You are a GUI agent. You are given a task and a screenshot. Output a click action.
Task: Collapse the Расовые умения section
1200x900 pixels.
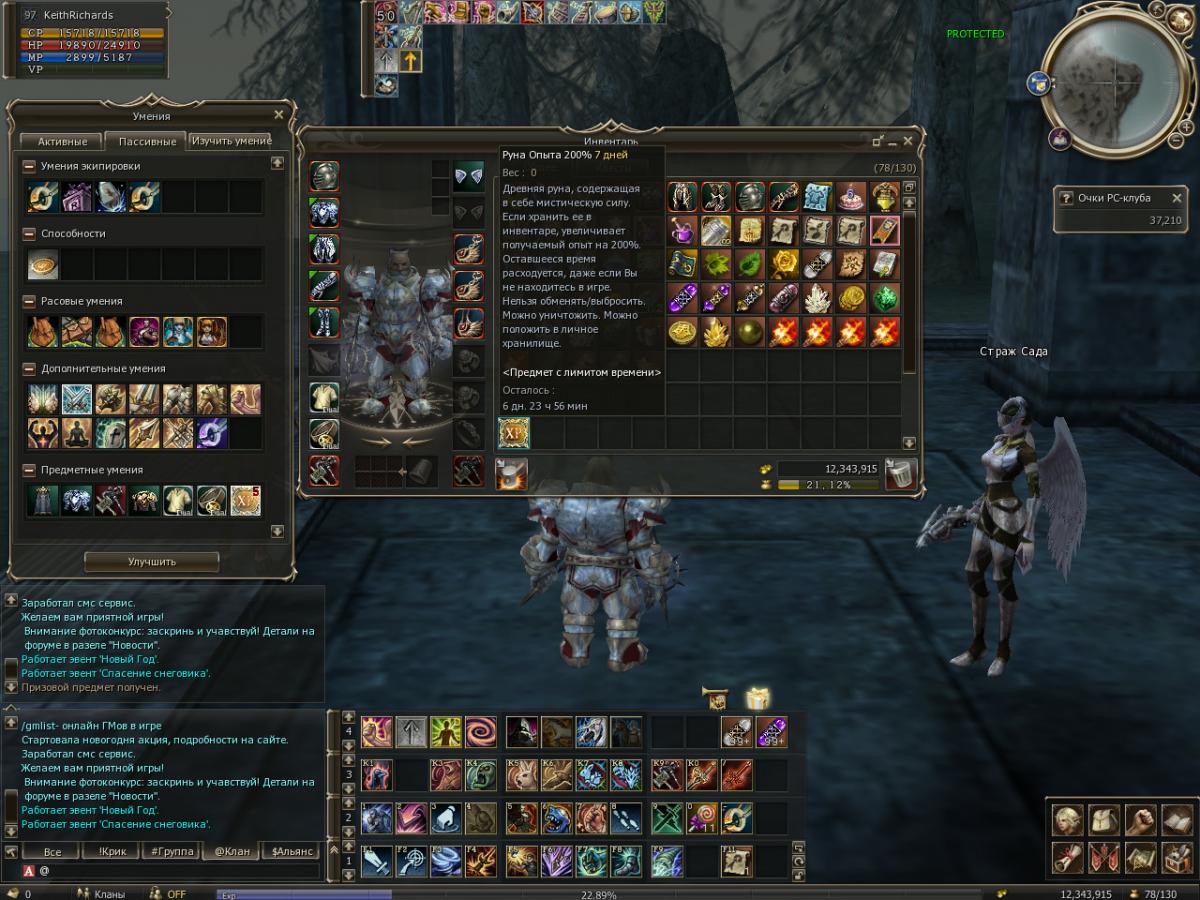30,301
